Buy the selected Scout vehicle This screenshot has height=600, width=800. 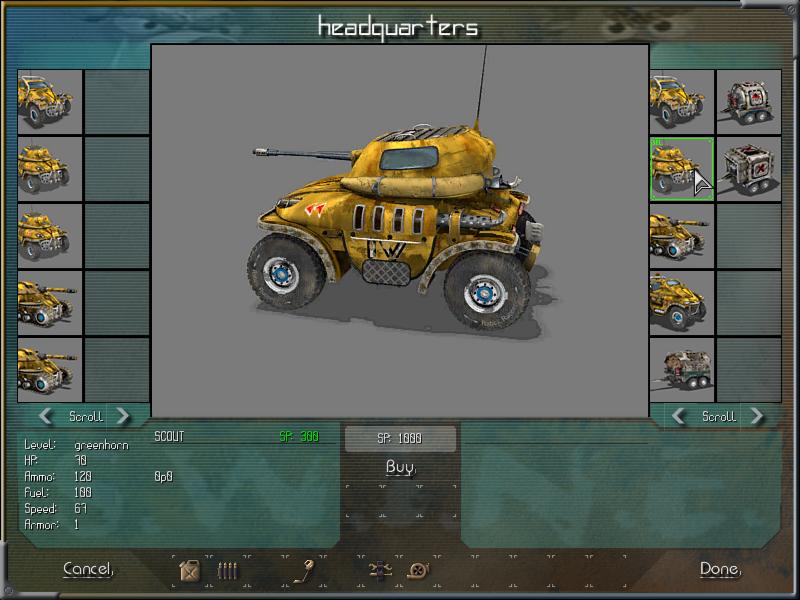pyautogui.click(x=400, y=467)
